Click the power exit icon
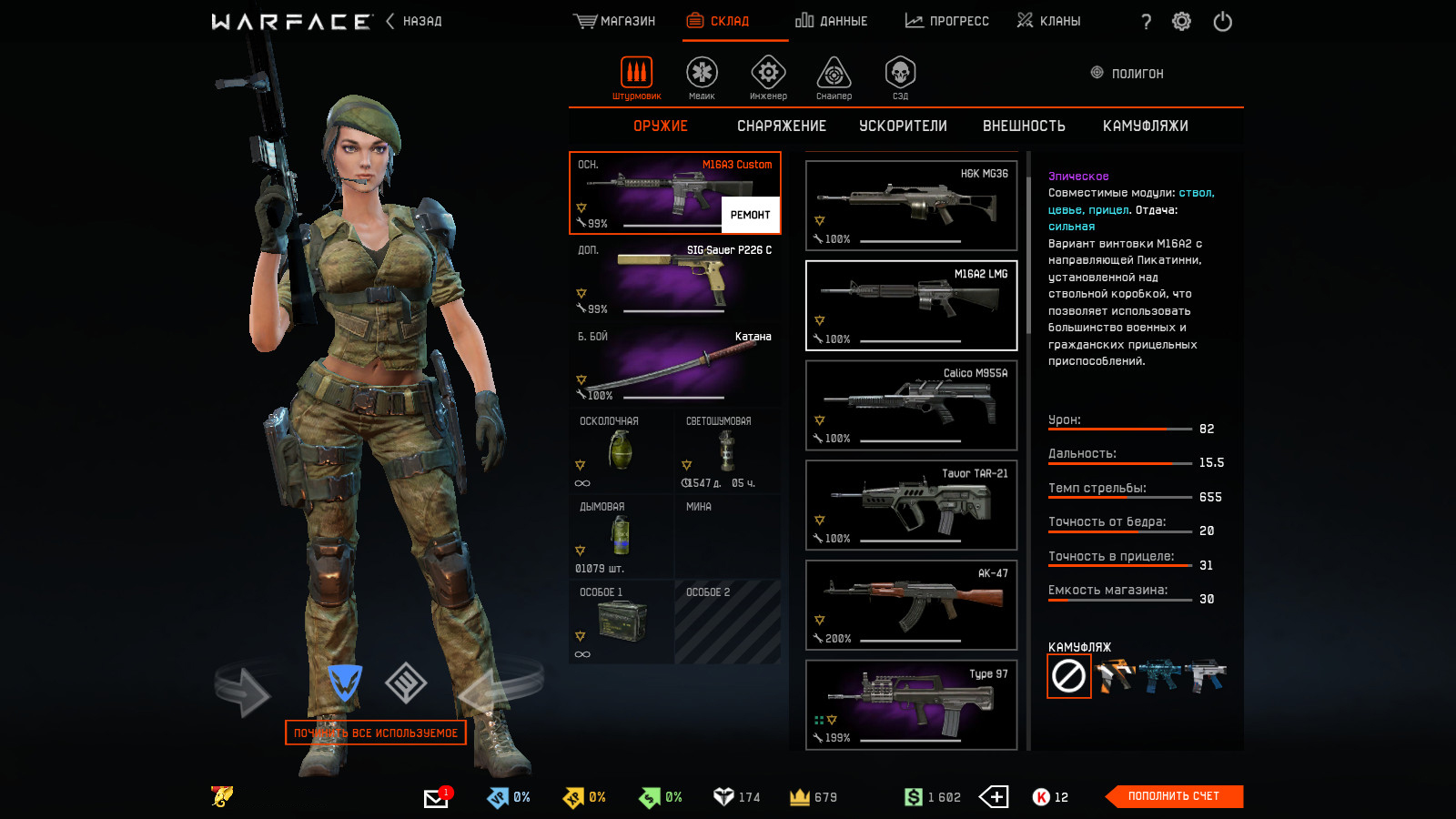Viewport: 1456px width, 819px height. click(x=1222, y=21)
